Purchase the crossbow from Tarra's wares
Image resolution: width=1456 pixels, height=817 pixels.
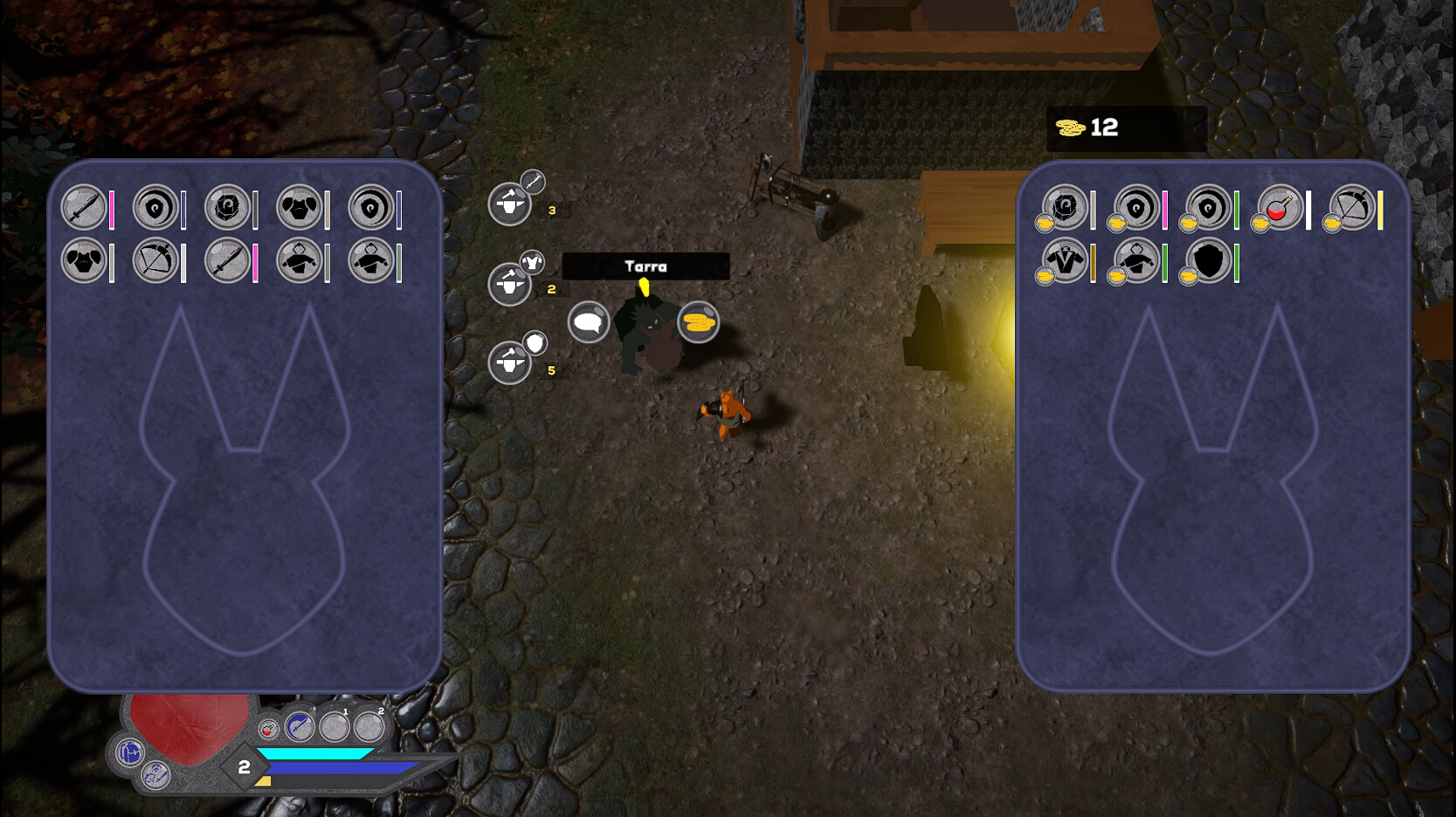[1351, 209]
